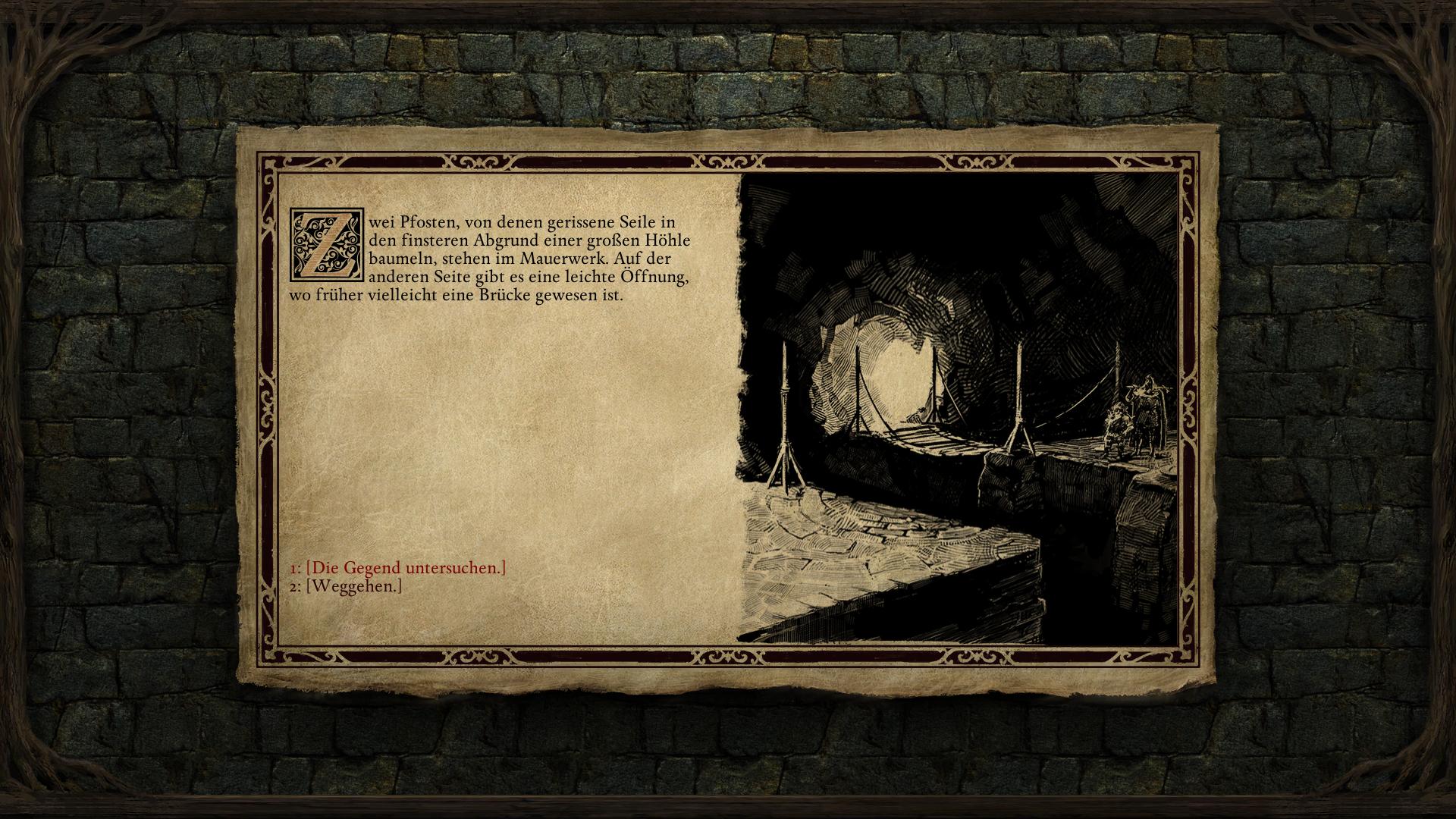The width and height of the screenshot is (1456, 819).
Task: Choose '[Die Gegend untersuchen.]' option
Action: point(405,567)
